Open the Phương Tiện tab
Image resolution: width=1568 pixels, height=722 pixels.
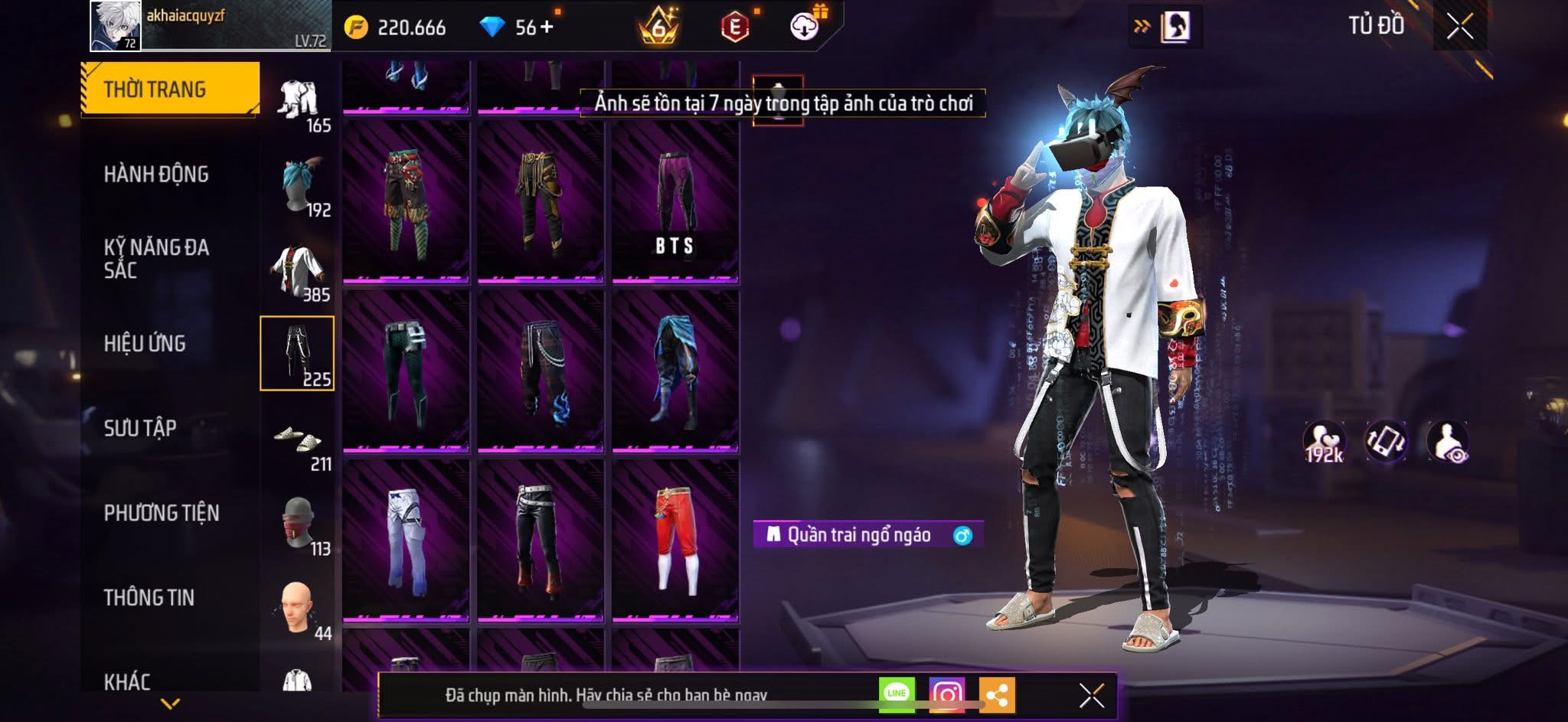point(162,513)
